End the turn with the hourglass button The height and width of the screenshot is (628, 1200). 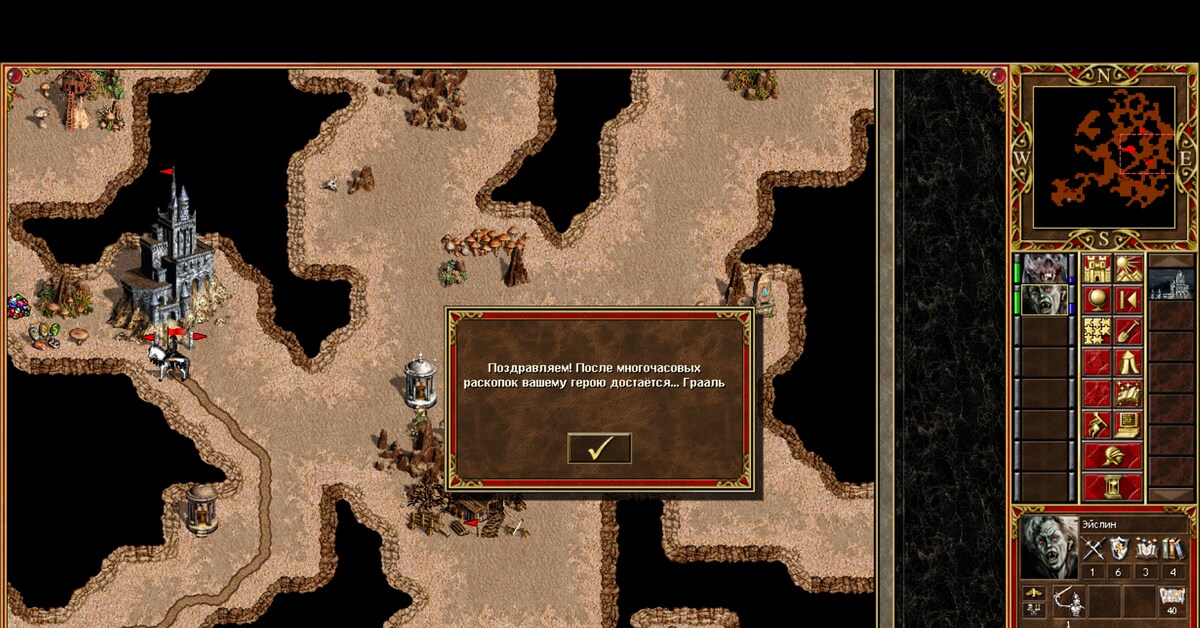pos(1112,487)
